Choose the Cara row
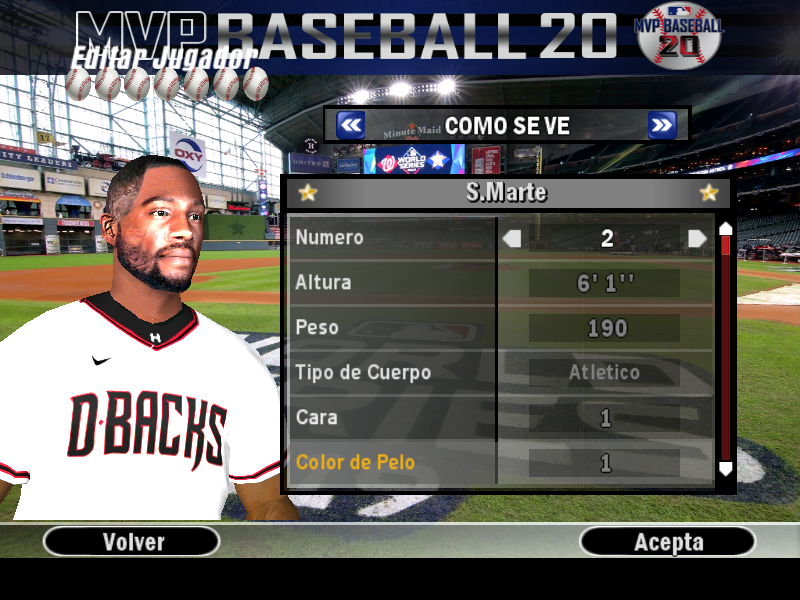This screenshot has width=800, height=600. tap(392, 417)
